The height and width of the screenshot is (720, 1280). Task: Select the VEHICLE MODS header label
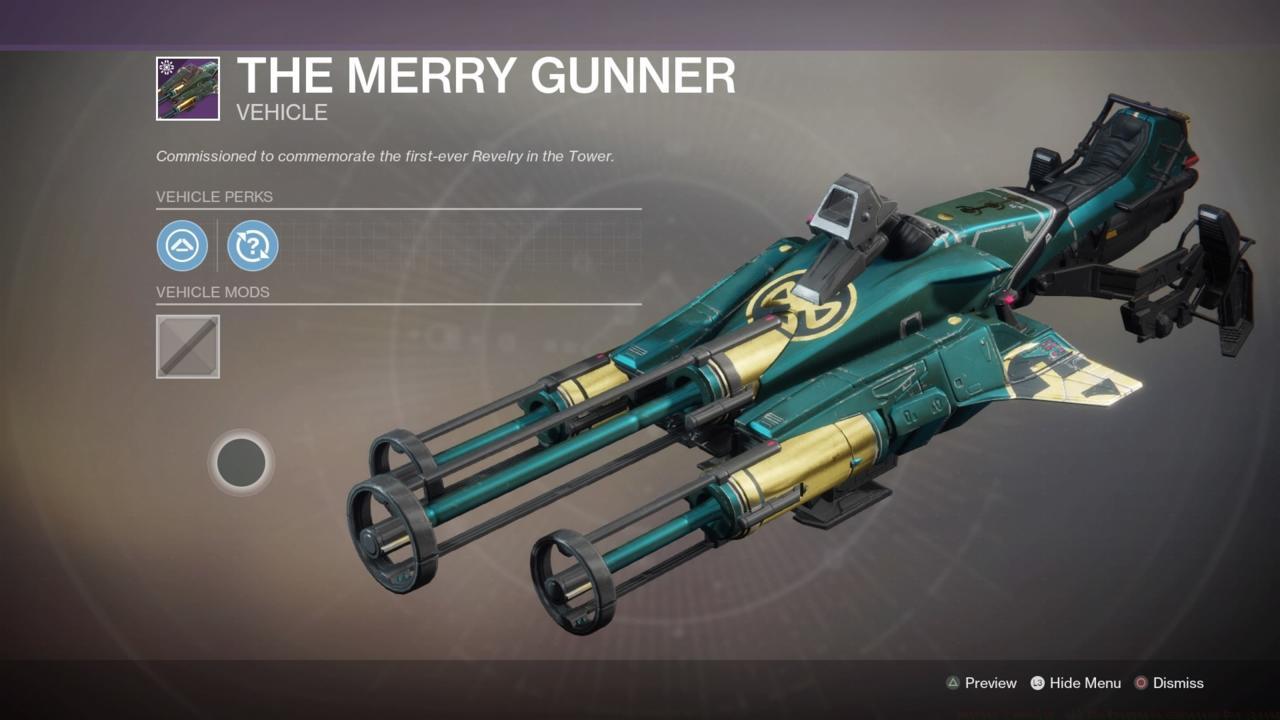(213, 292)
